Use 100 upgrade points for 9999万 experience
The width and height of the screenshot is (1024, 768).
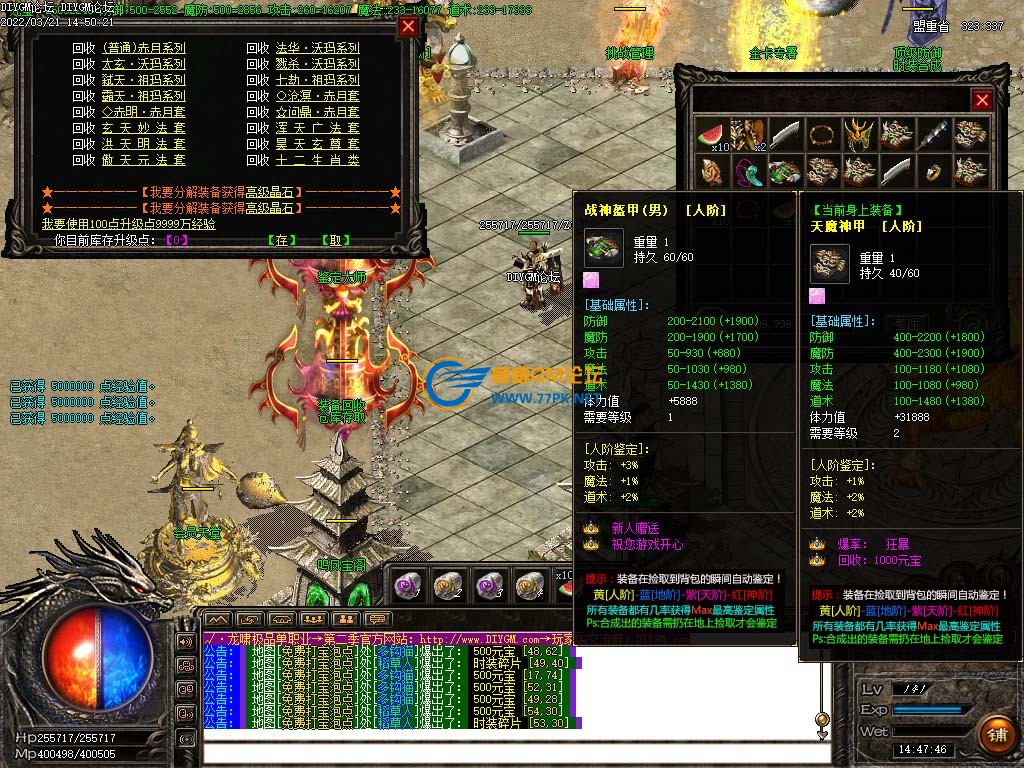[128, 224]
